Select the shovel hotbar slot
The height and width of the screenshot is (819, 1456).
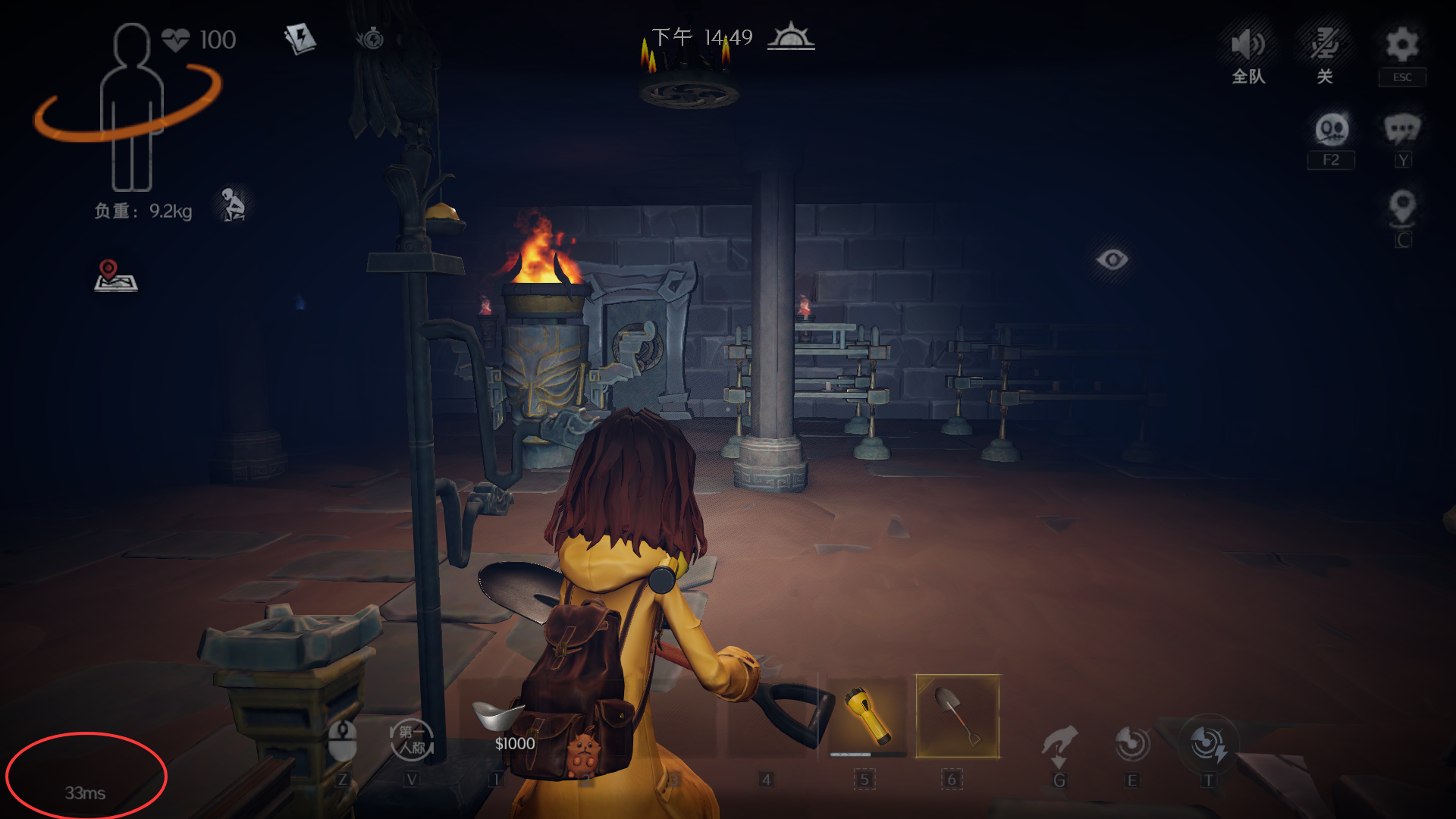[x=957, y=716]
